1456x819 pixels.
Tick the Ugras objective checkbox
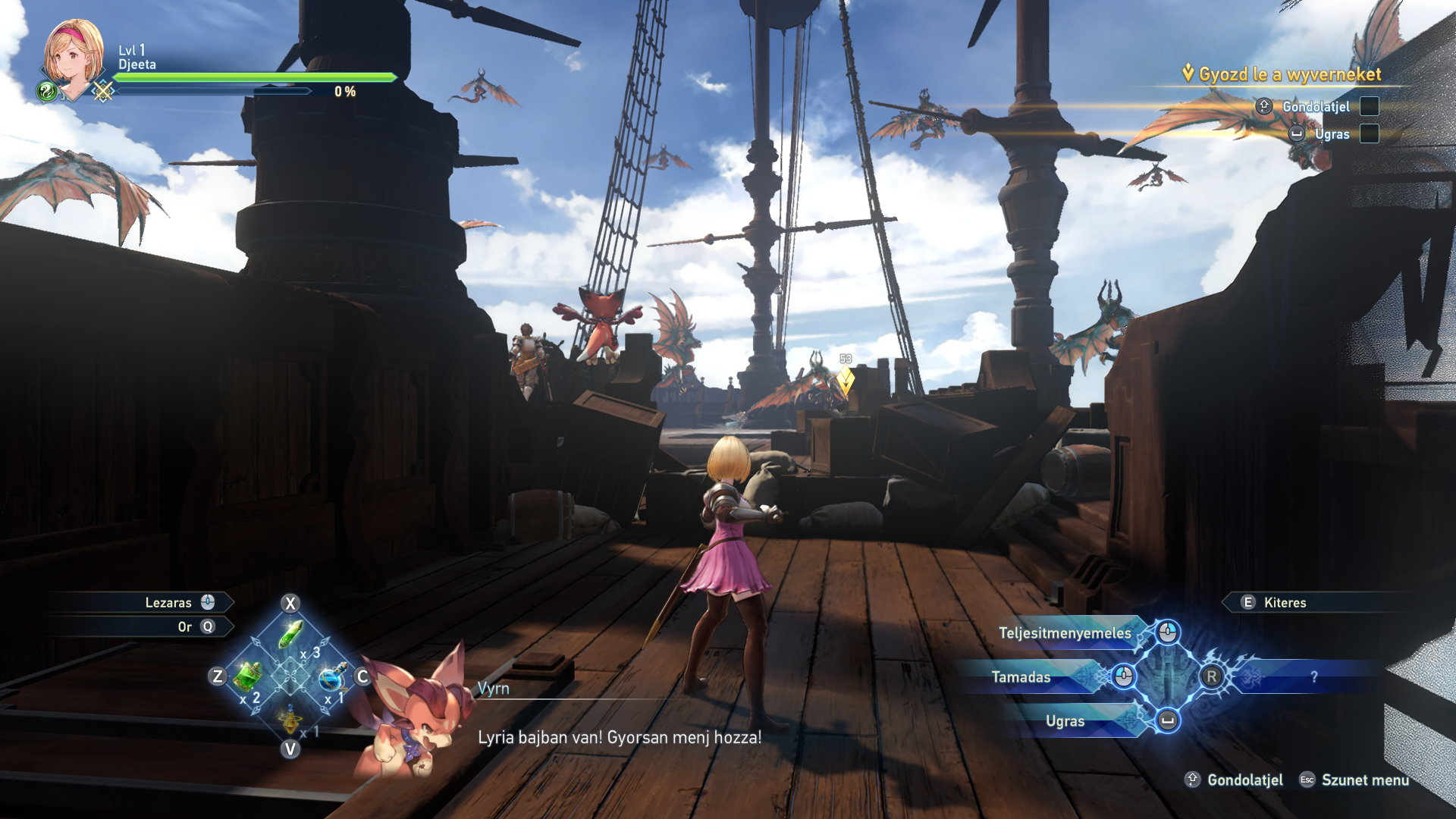tap(1370, 134)
